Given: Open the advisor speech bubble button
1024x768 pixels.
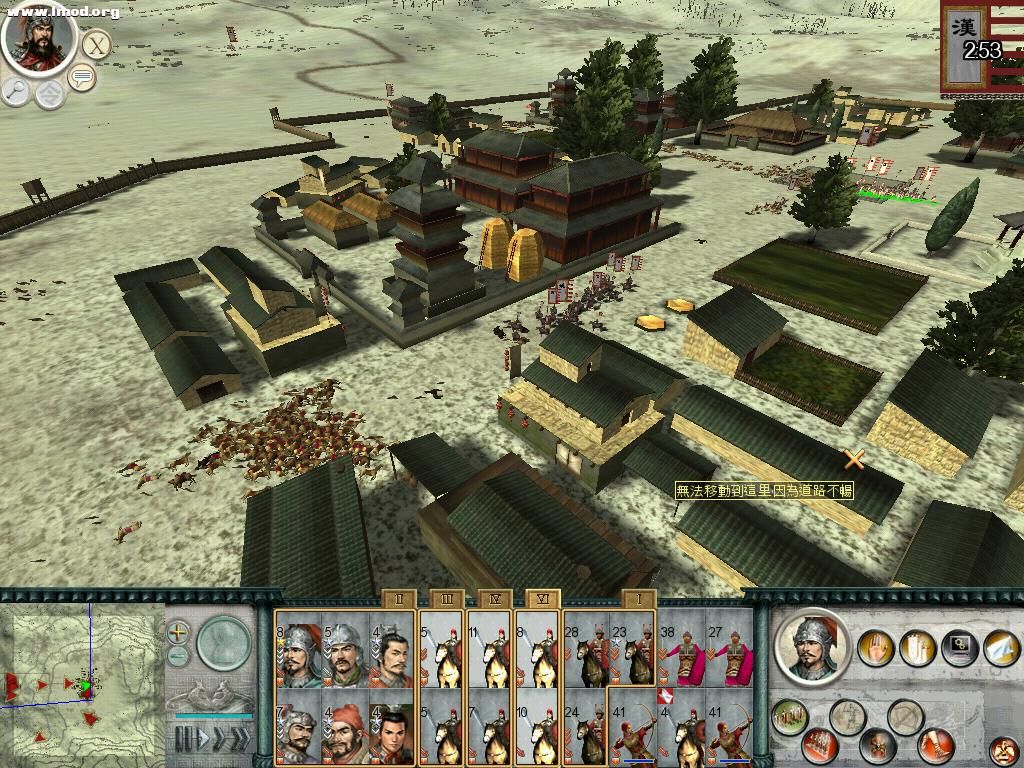Looking at the screenshot, I should (82, 77).
